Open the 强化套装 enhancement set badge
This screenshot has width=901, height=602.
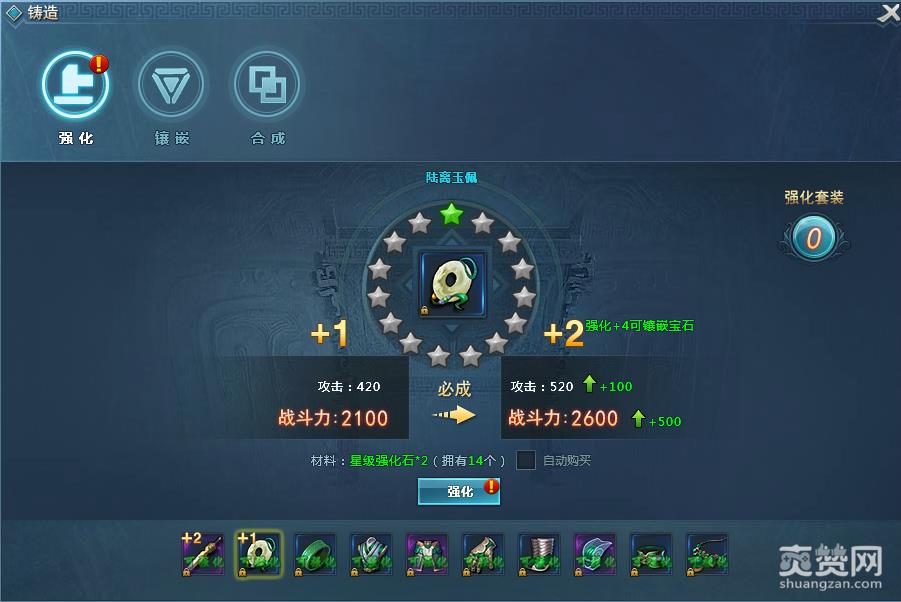pyautogui.click(x=813, y=238)
